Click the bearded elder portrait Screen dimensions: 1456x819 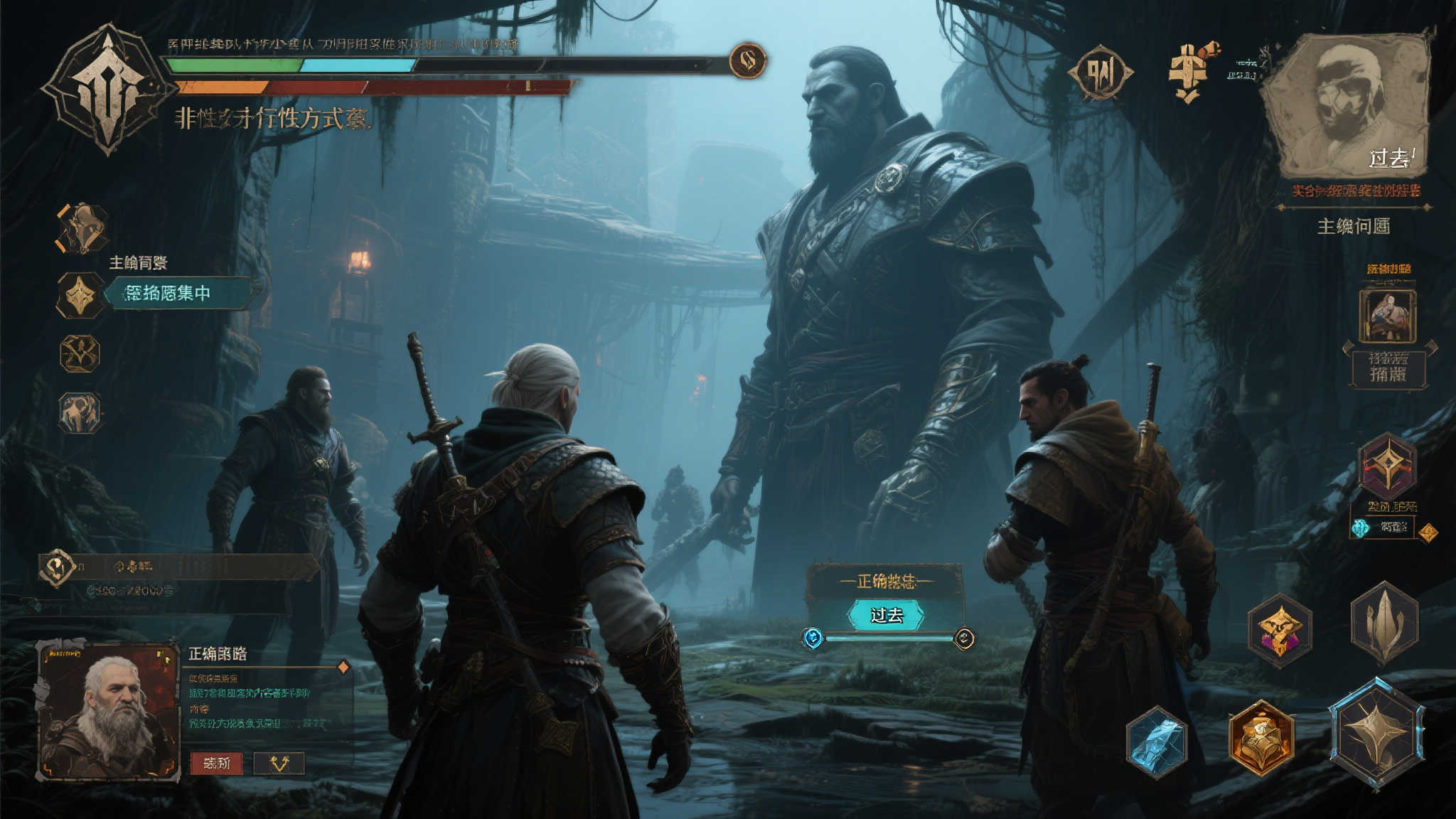[x=108, y=711]
